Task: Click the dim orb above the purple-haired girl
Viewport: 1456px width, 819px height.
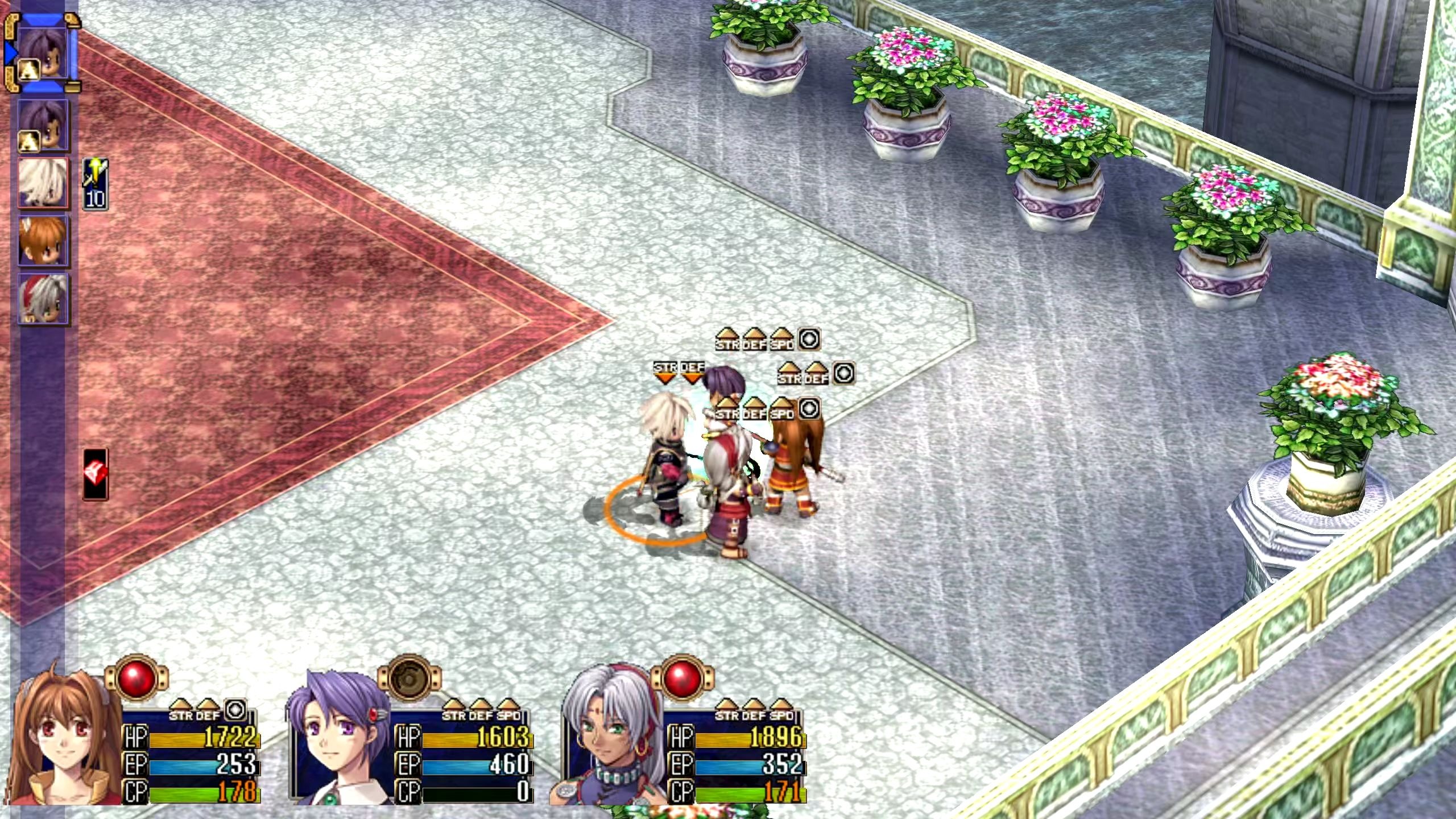Action: click(x=409, y=678)
